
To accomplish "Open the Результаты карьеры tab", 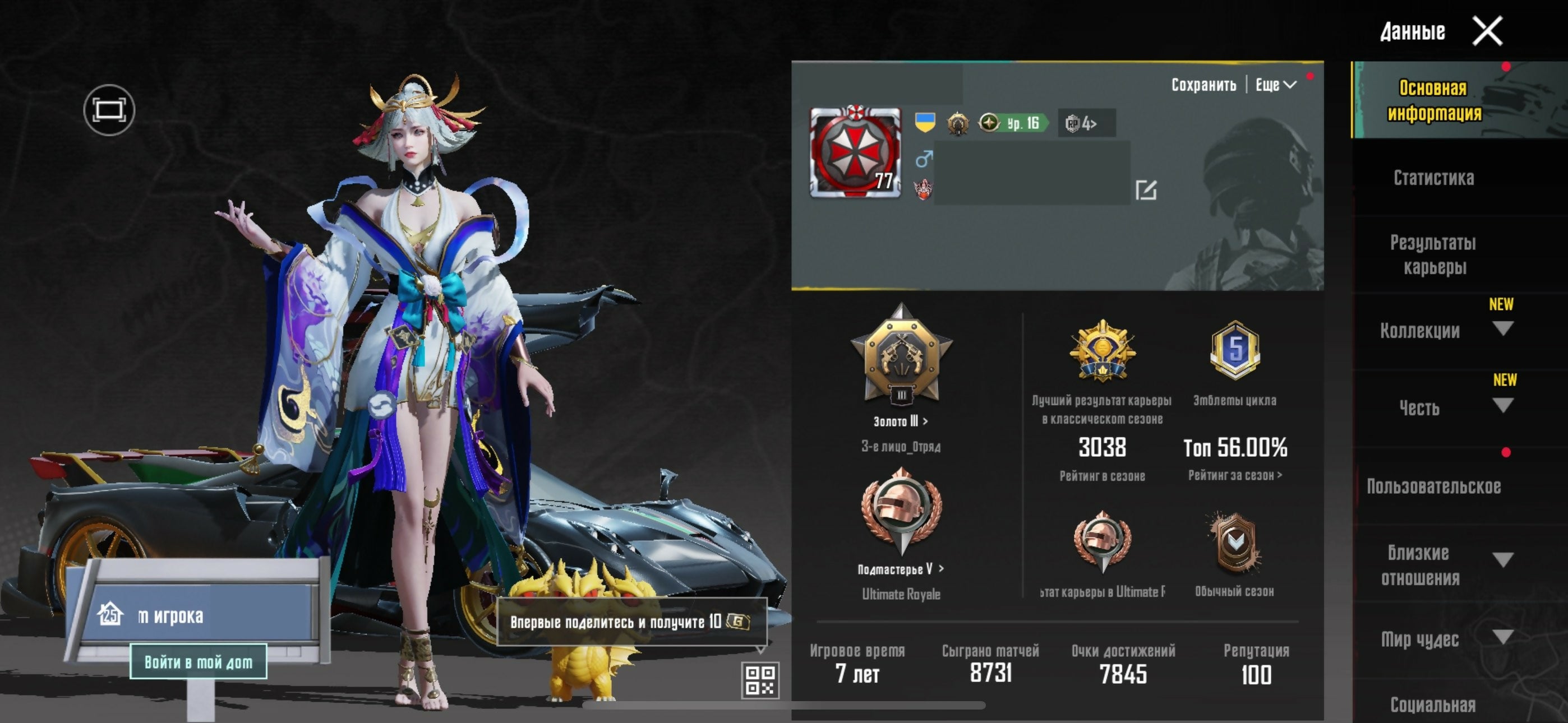I will [x=1433, y=254].
